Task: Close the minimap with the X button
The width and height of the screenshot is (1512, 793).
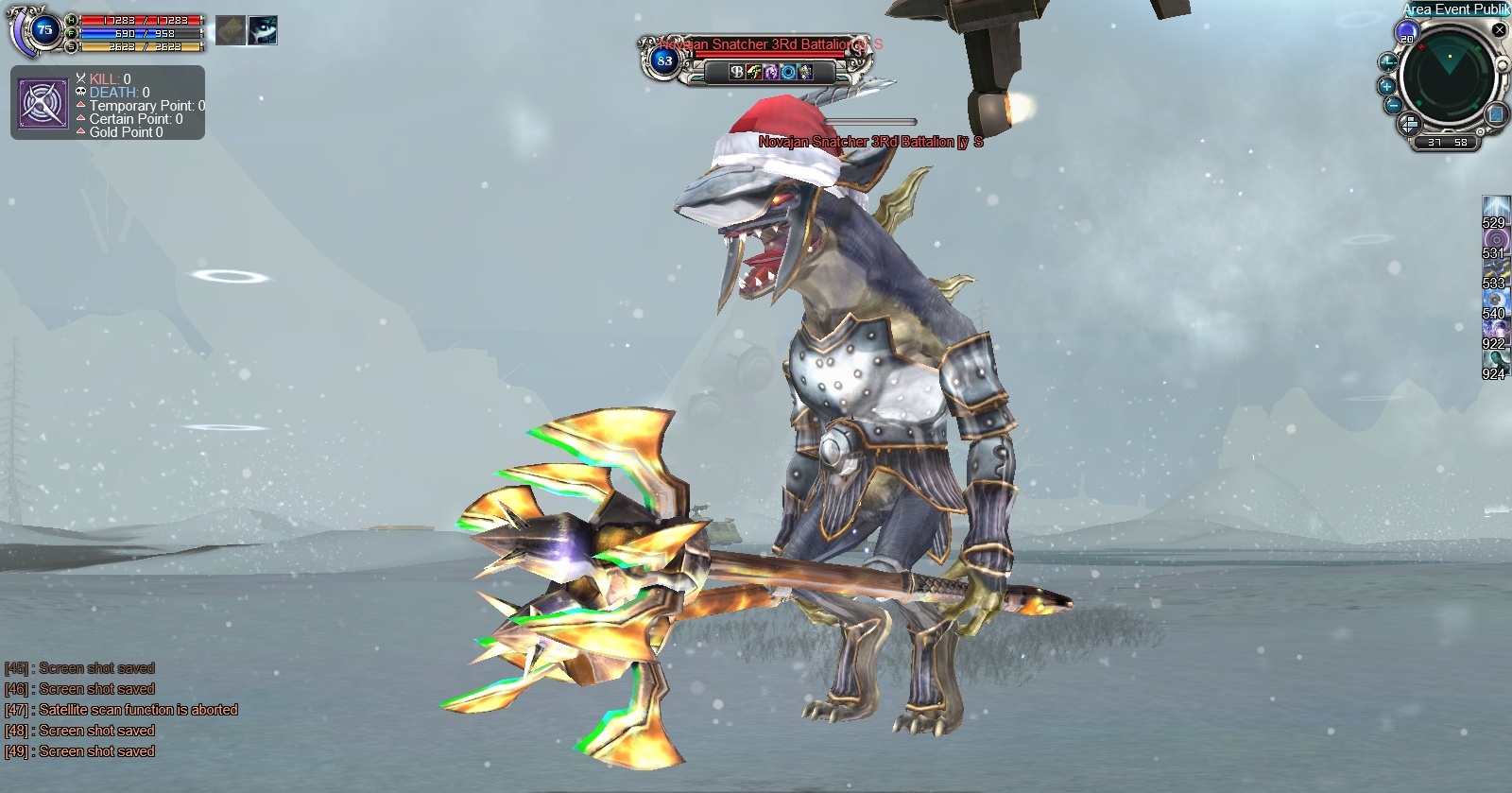Action: [x=1499, y=30]
